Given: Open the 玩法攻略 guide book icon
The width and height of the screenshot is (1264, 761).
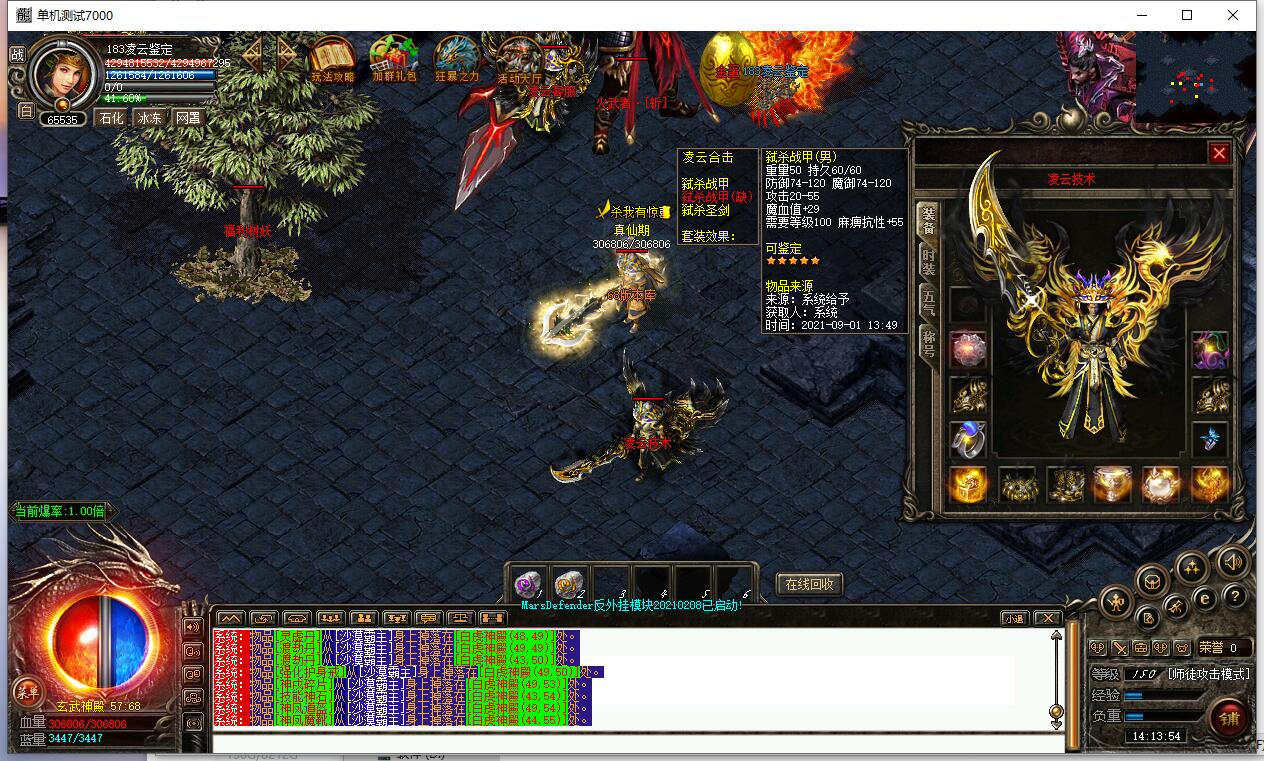Looking at the screenshot, I should pos(332,59).
